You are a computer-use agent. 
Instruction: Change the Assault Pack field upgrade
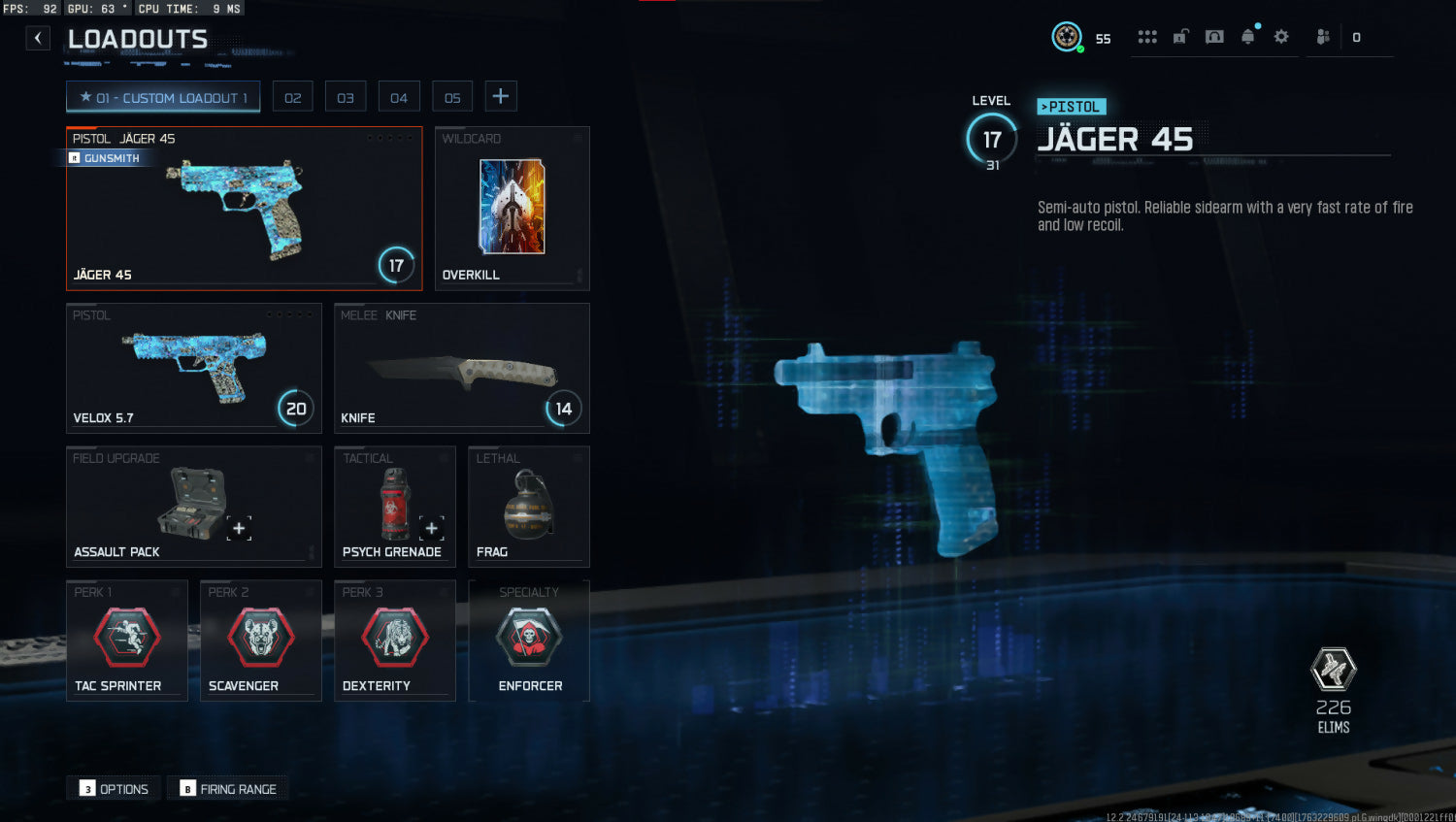(x=193, y=506)
